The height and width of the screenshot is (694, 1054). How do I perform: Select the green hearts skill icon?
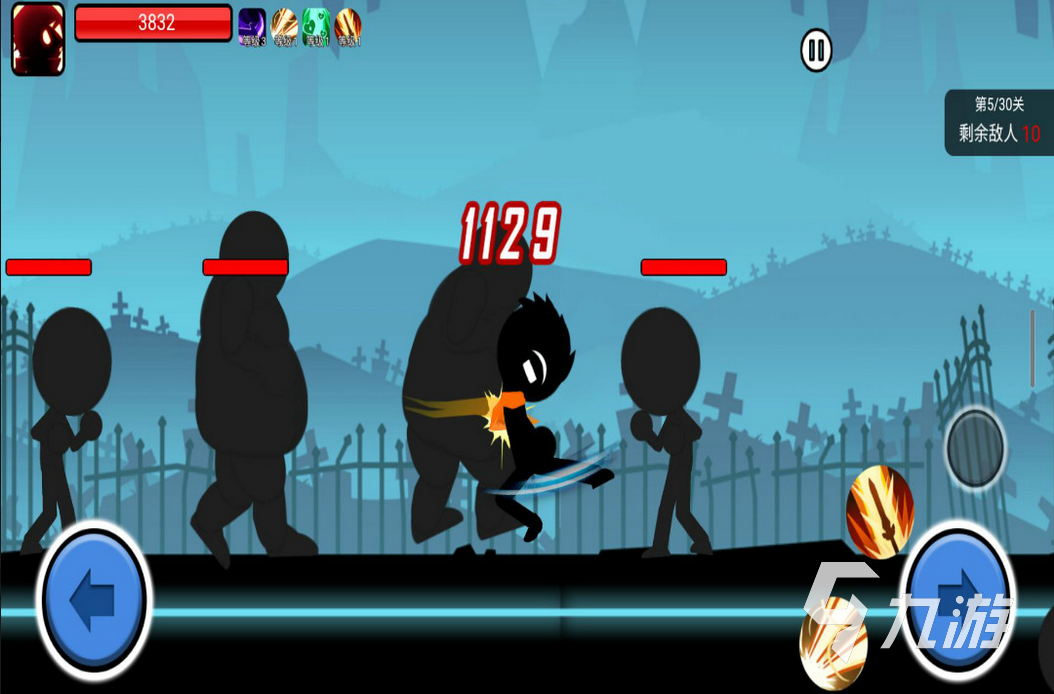click(x=316, y=26)
